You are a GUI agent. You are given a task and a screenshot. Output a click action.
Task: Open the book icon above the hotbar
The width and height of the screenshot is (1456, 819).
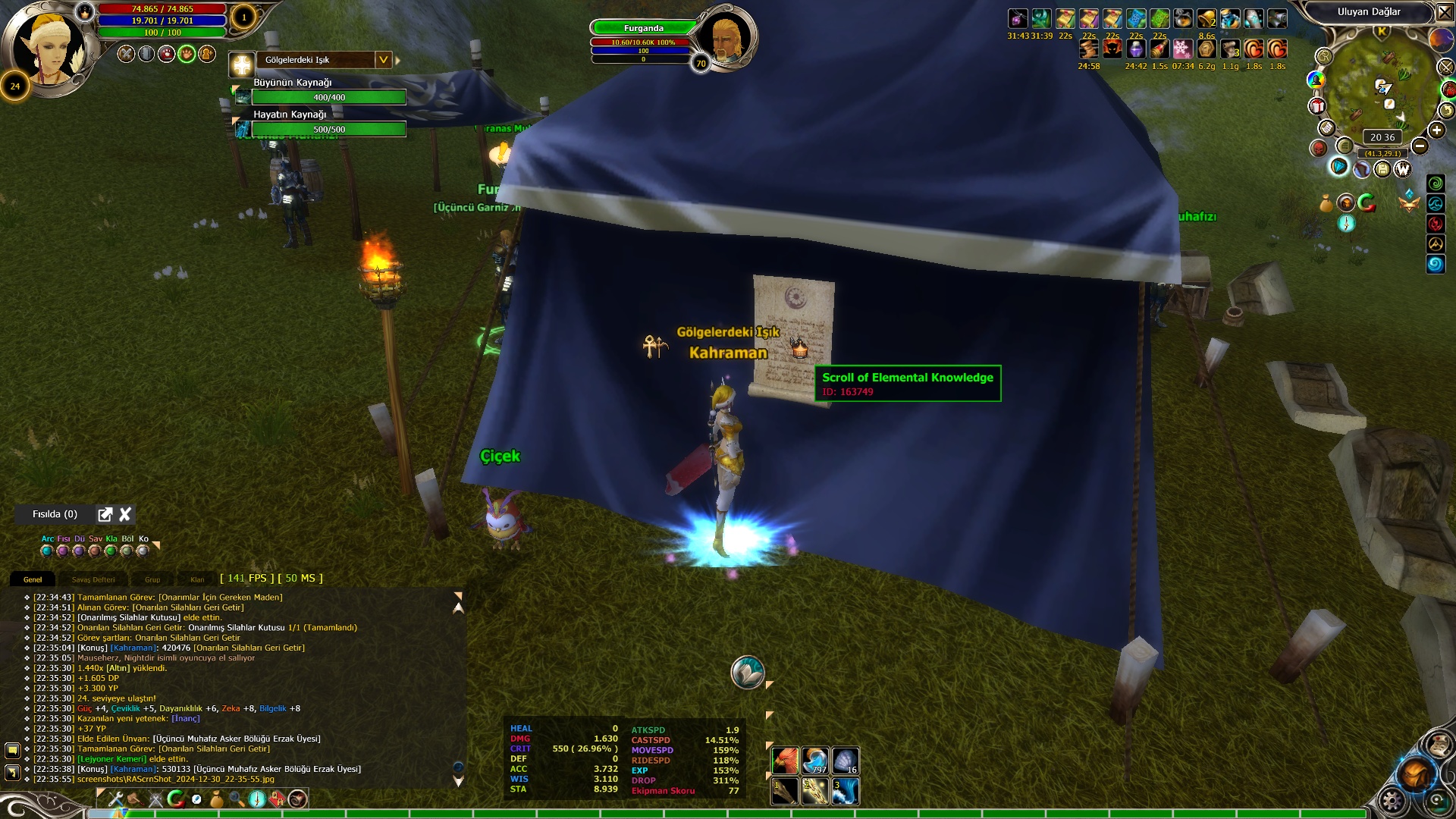click(747, 673)
